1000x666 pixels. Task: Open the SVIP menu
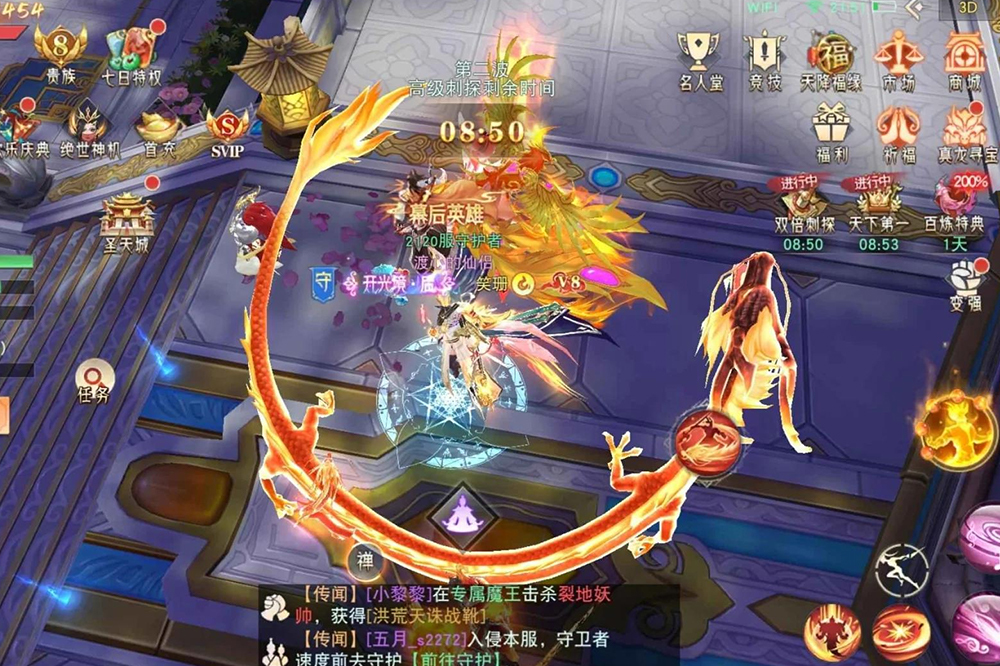[x=227, y=130]
